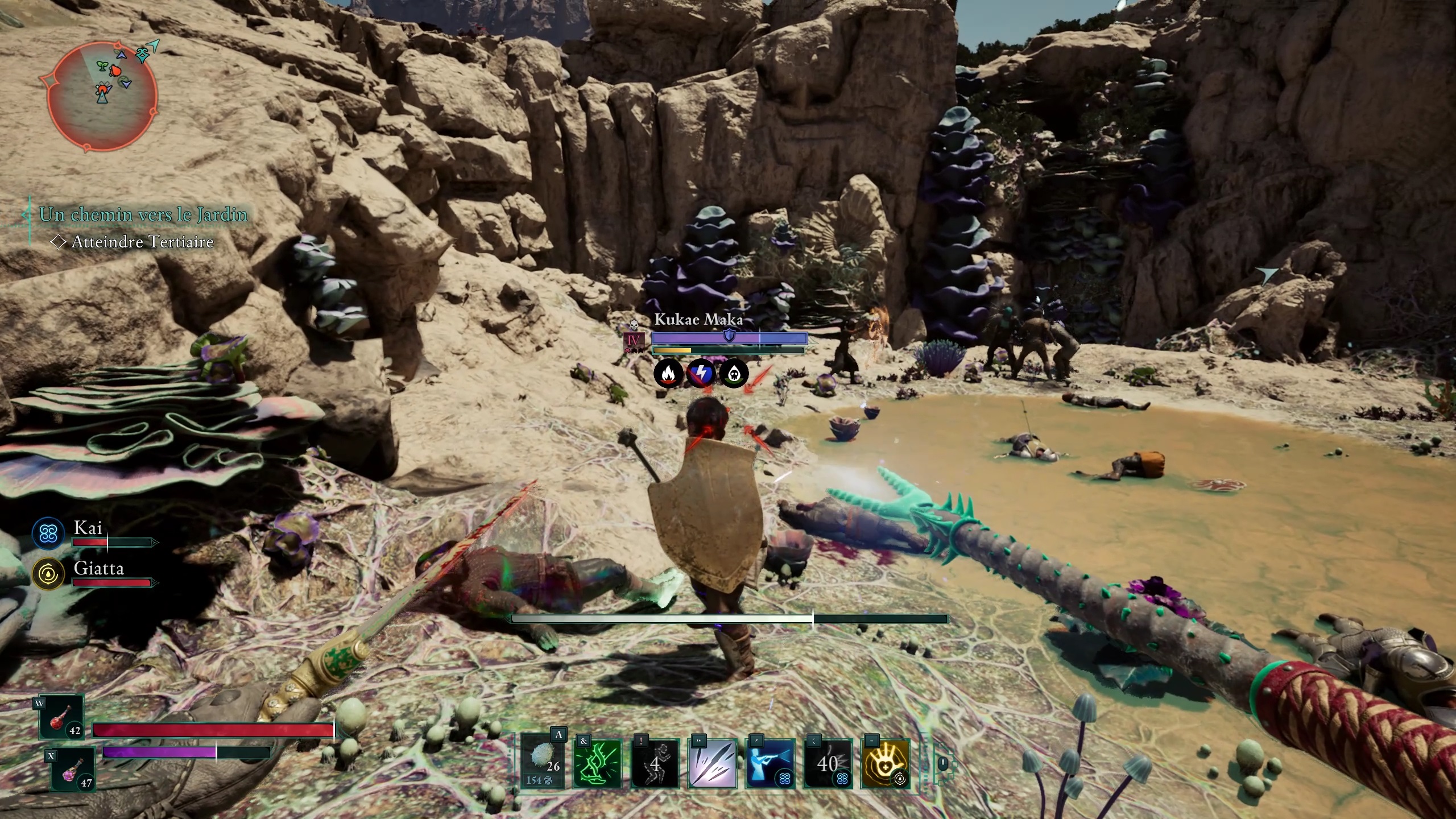This screenshot has width=1456, height=819.
Task: Select the spiky seed throwable slot
Action: (x=543, y=763)
